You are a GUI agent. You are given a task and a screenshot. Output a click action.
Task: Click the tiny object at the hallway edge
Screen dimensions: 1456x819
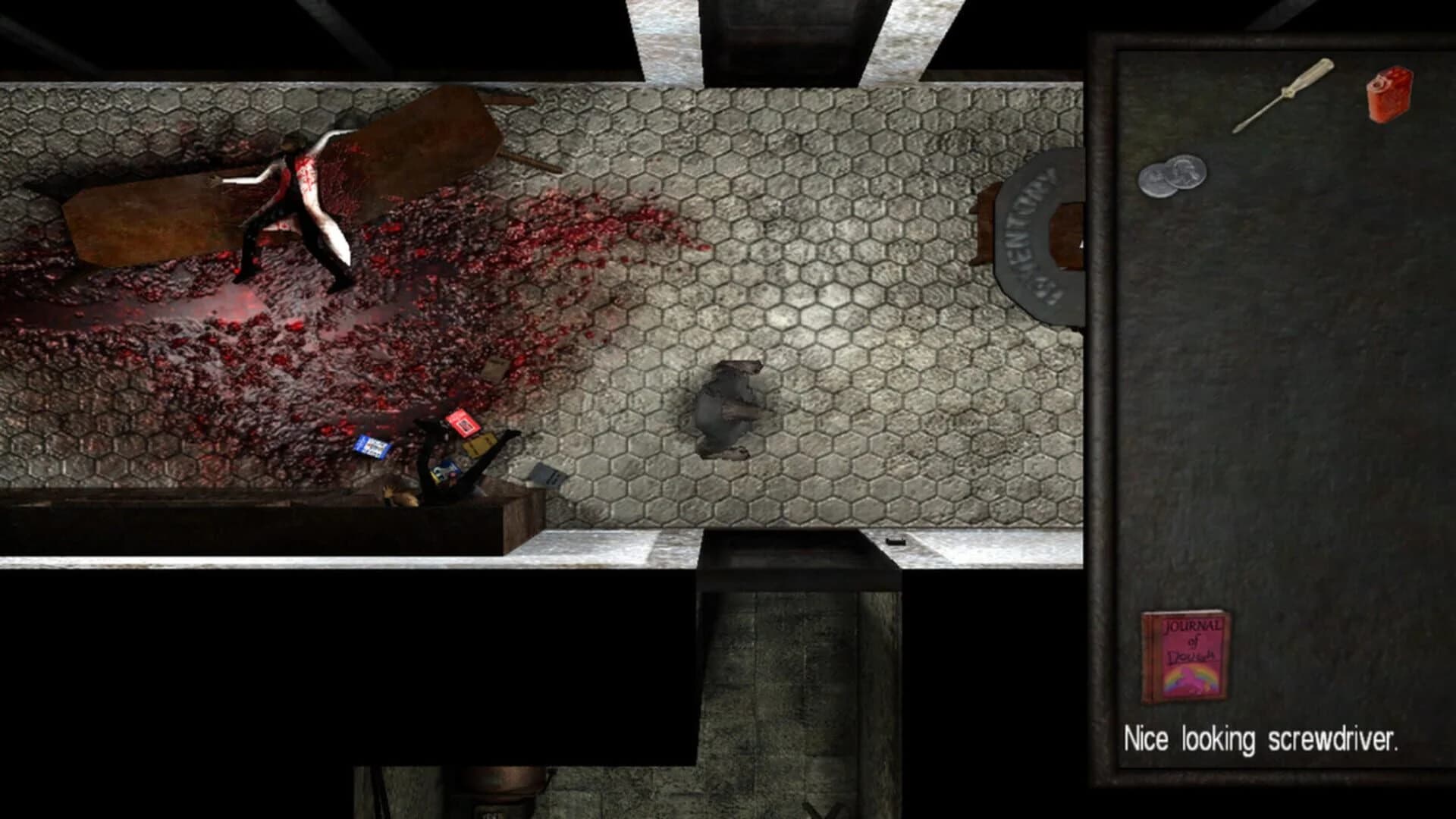pyautogui.click(x=895, y=541)
